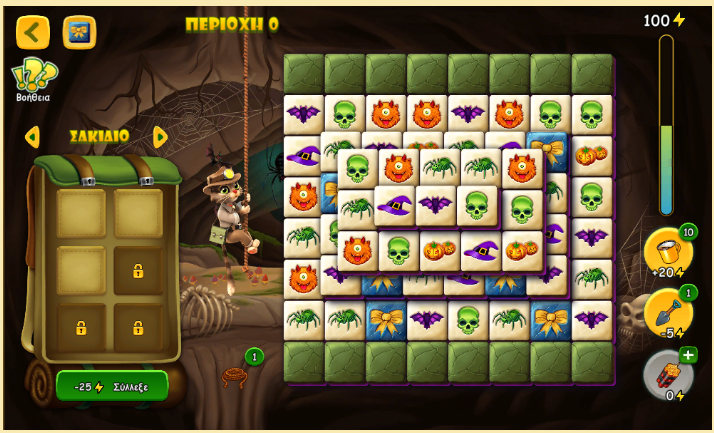The width and height of the screenshot is (714, 433).
Task: Show the previous backpack page with left arrow
Action: click(32, 136)
